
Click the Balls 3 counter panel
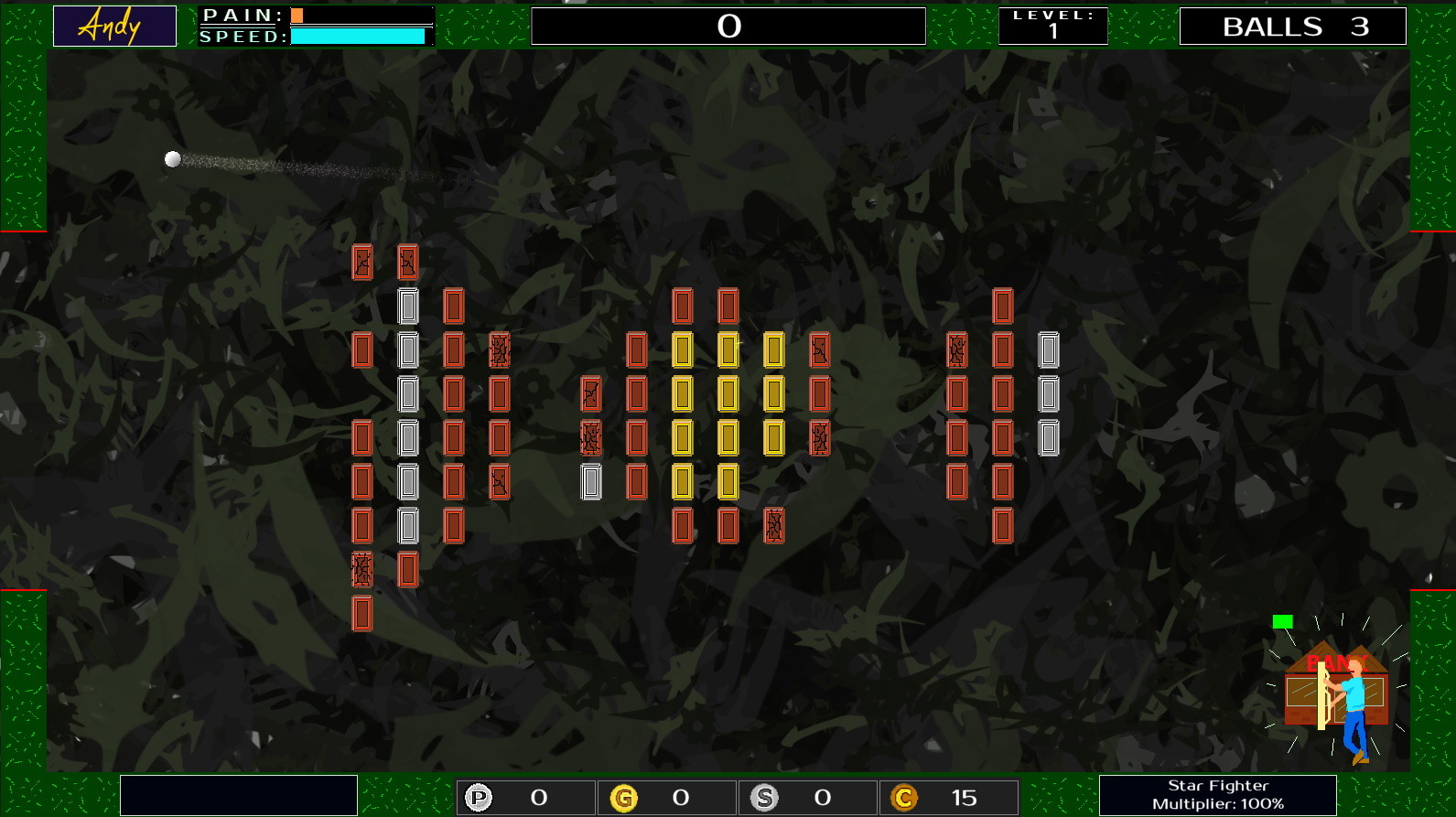tap(1292, 26)
